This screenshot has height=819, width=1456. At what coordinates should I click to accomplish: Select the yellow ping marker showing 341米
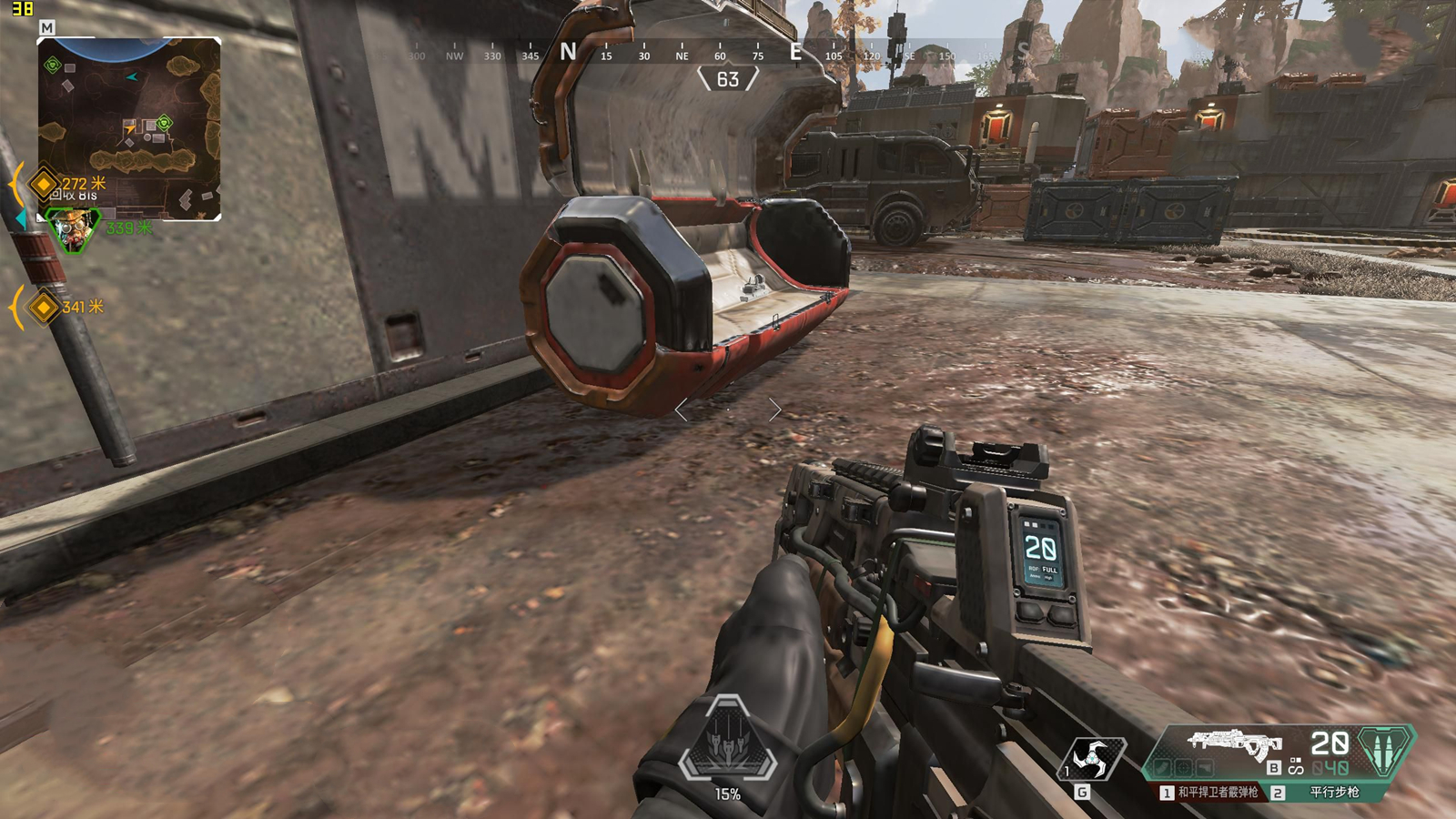point(44,308)
